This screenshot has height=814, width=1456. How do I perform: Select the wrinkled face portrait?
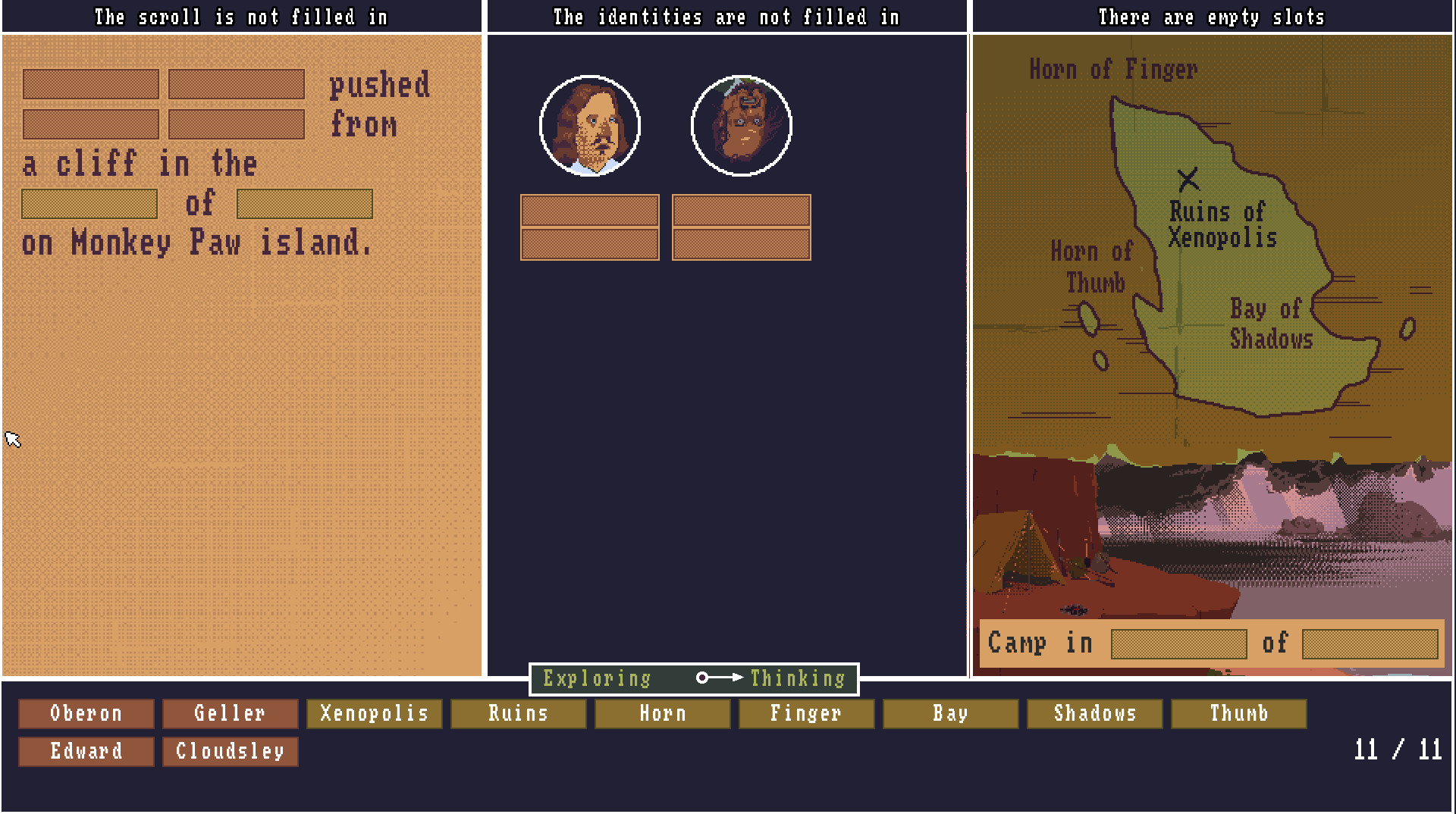[x=741, y=127]
